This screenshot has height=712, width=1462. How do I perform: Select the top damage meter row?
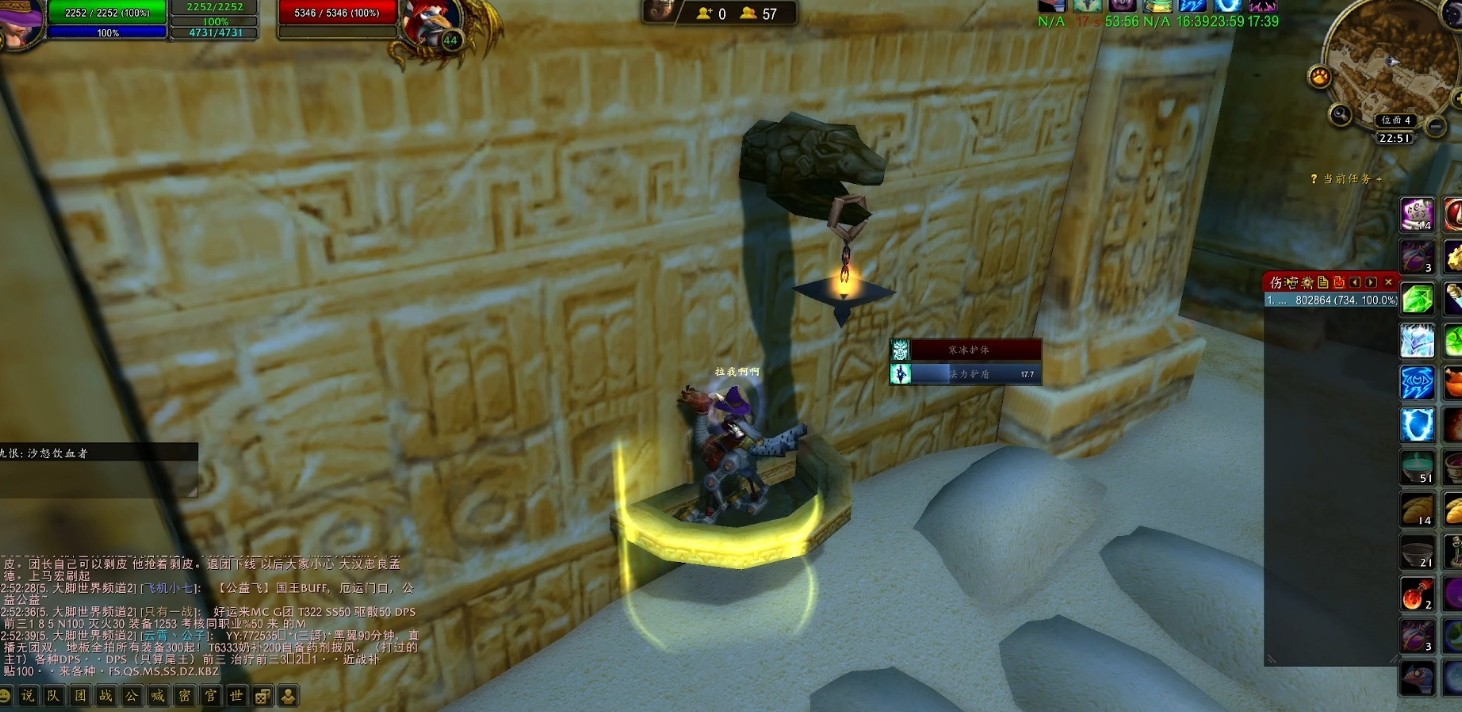pyautogui.click(x=1331, y=300)
